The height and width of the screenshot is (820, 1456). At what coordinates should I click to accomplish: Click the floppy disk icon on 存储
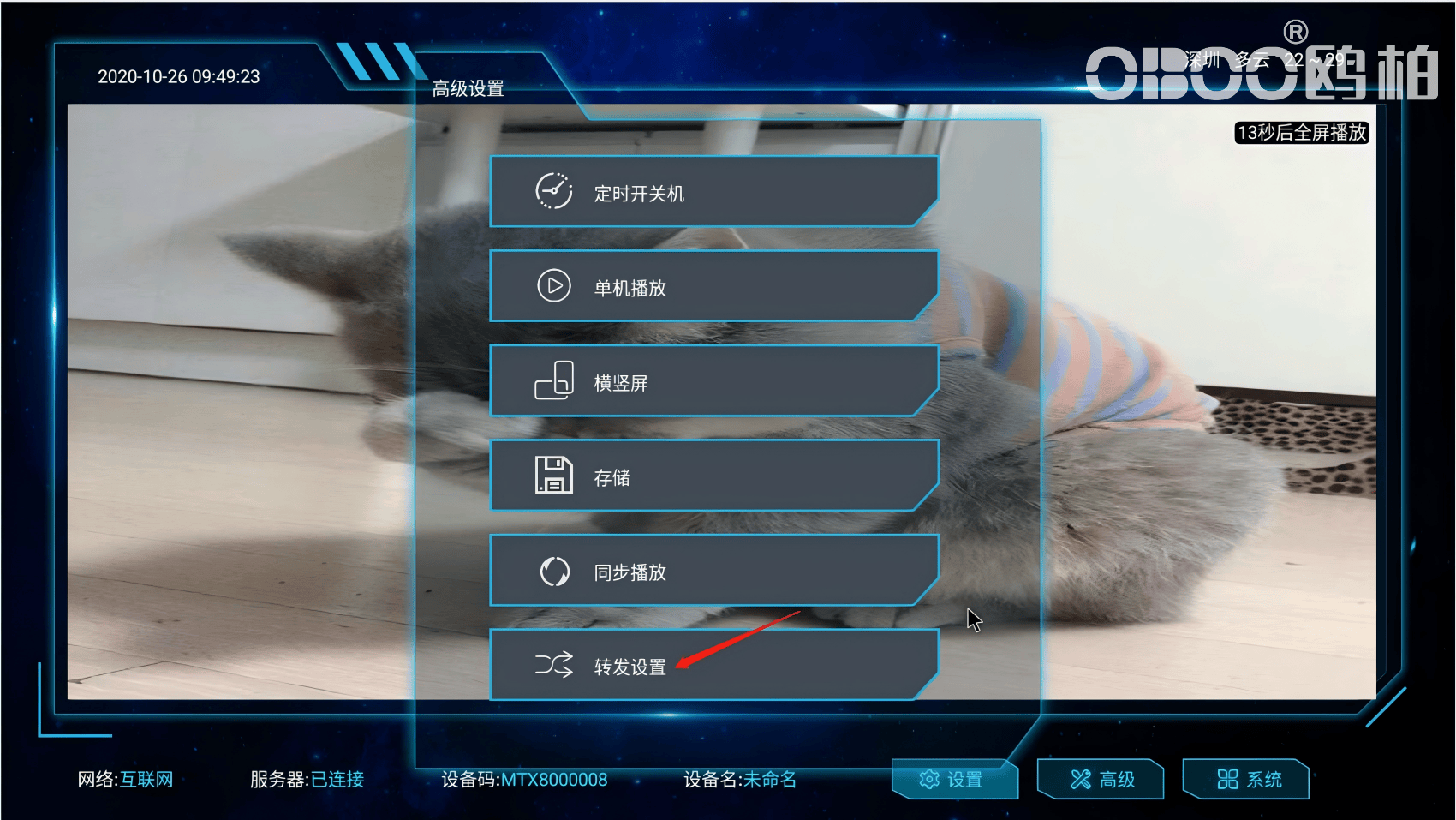tap(553, 475)
